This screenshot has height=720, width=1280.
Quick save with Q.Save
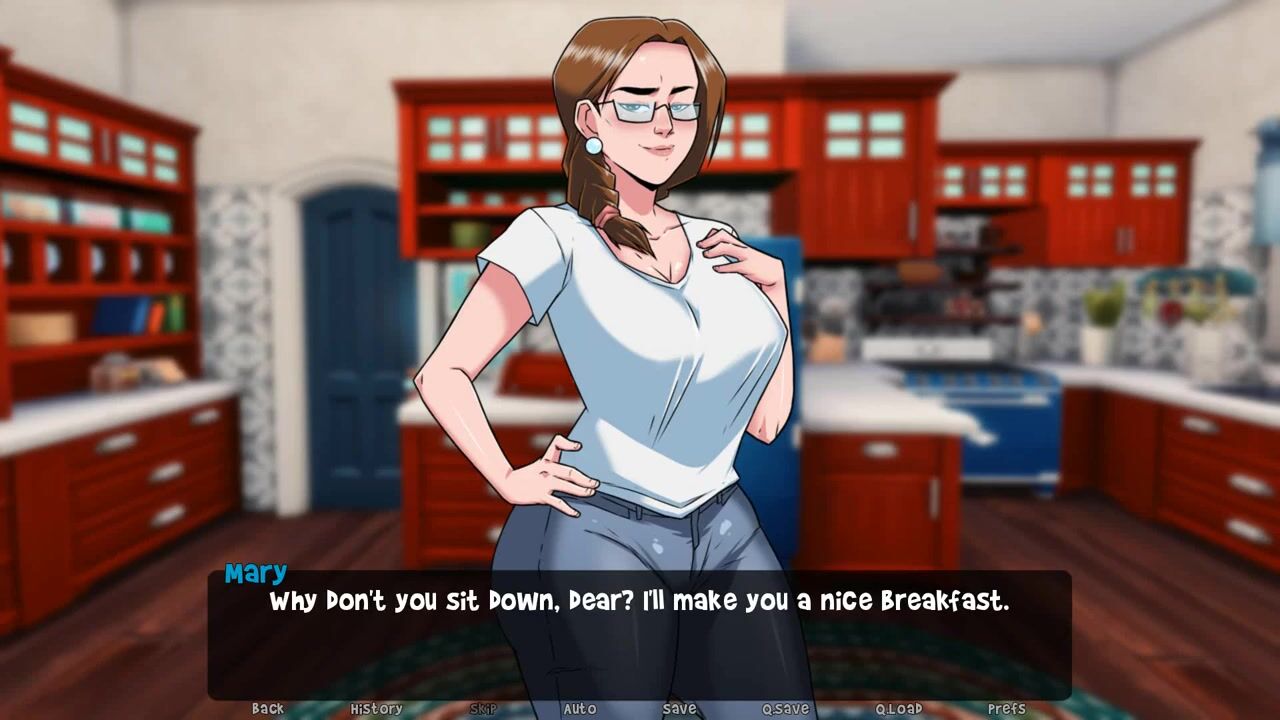pyautogui.click(x=785, y=709)
